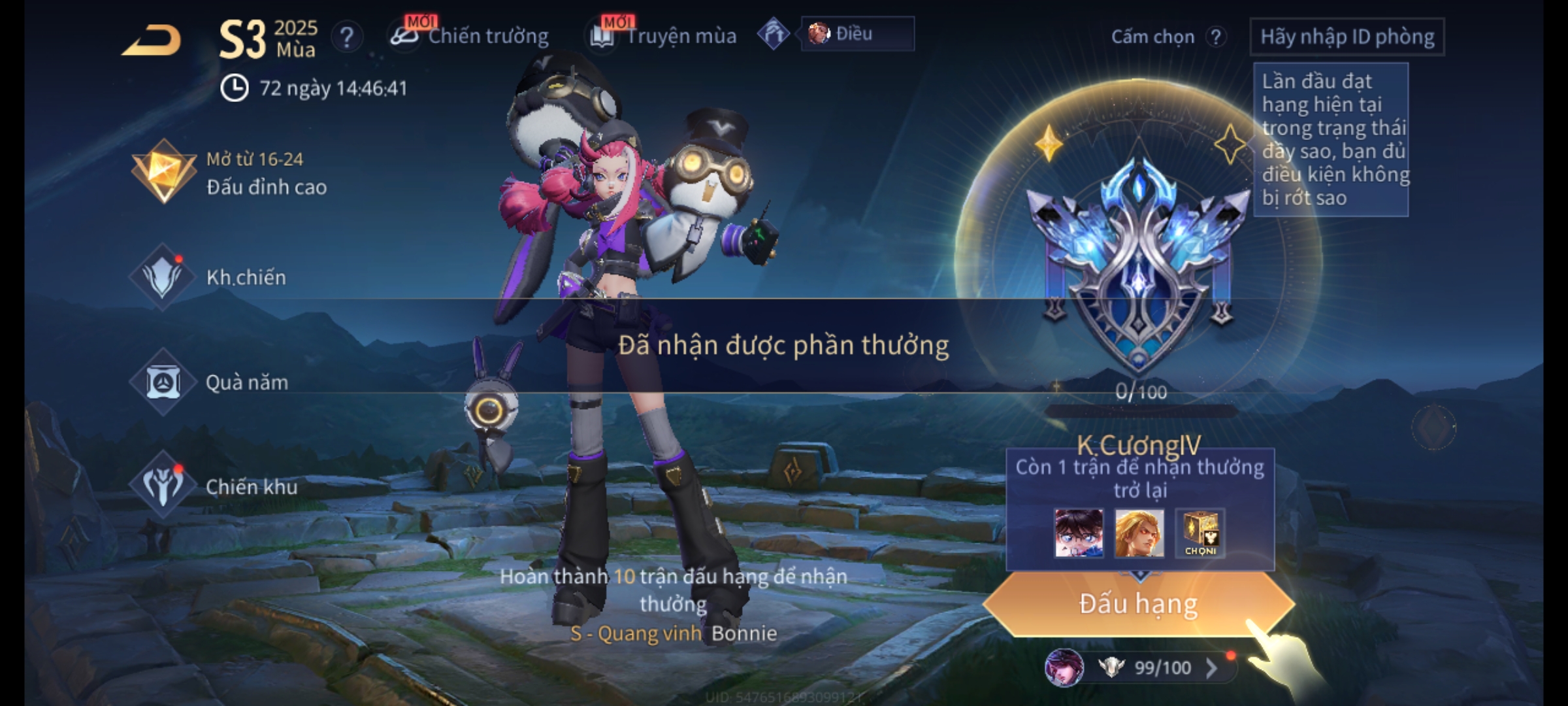Show Cấm chọn help info
1568x706 pixels.
click(1215, 37)
